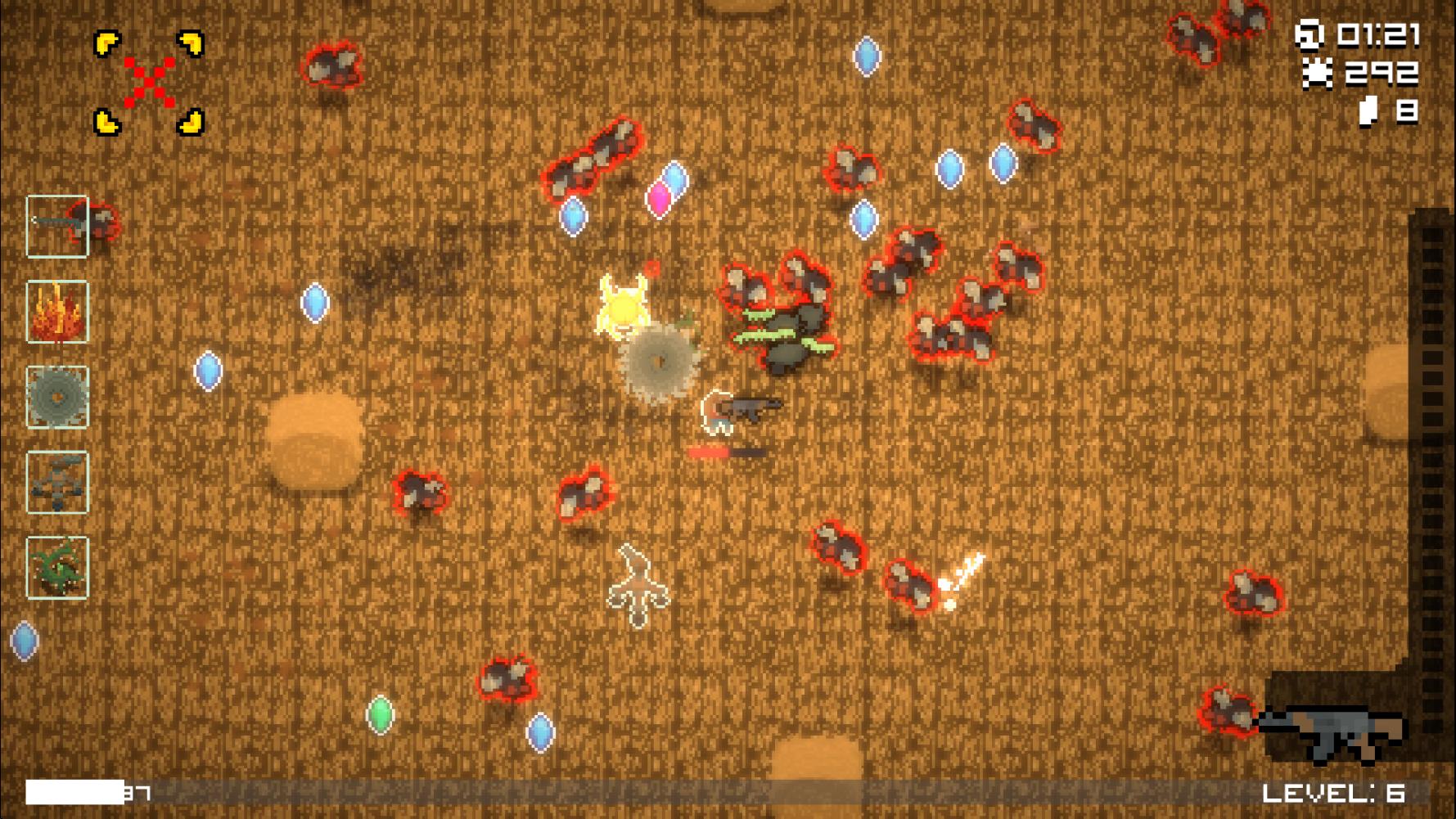Activate the sawblade ability slot
Viewport: 1456px width, 819px height.
coord(57,397)
